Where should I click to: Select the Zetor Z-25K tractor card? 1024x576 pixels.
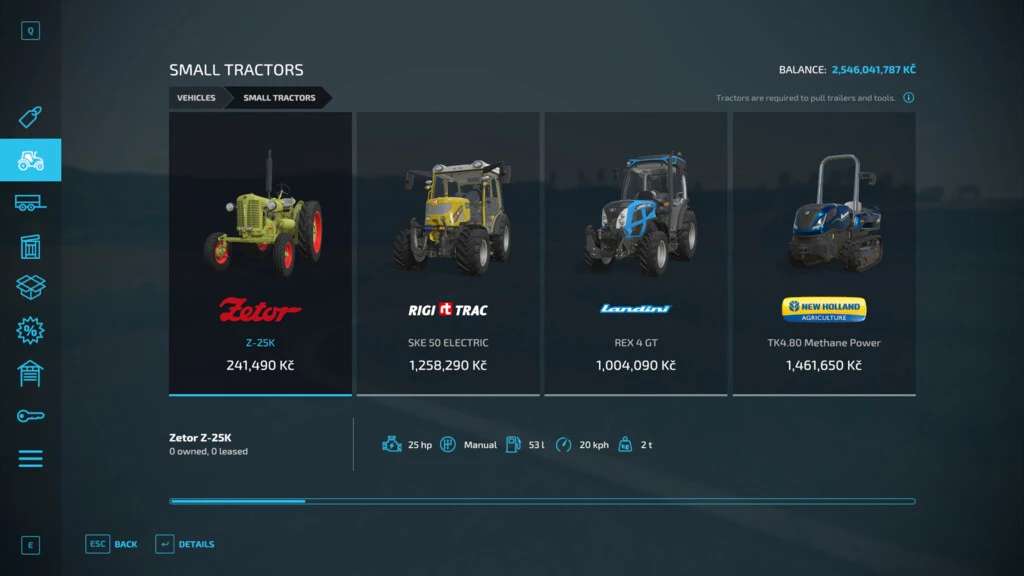point(260,253)
